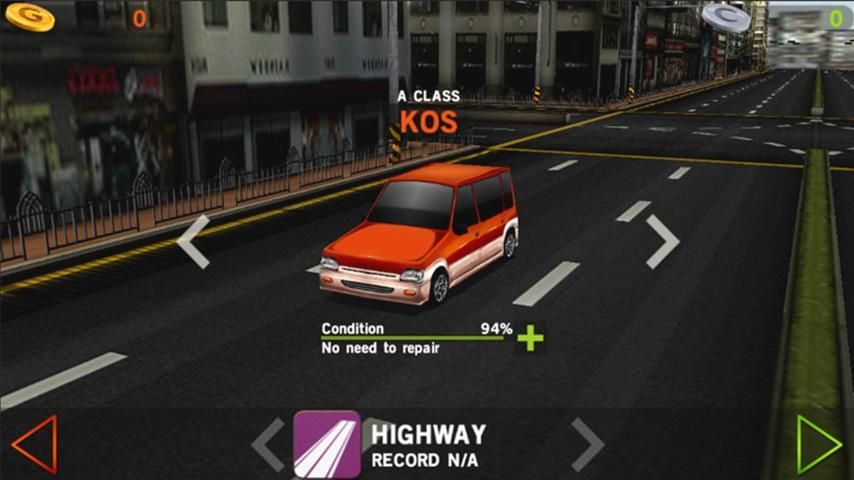Show the previous car with the white left chevron
Viewport: 854px width, 480px height.
(194, 242)
